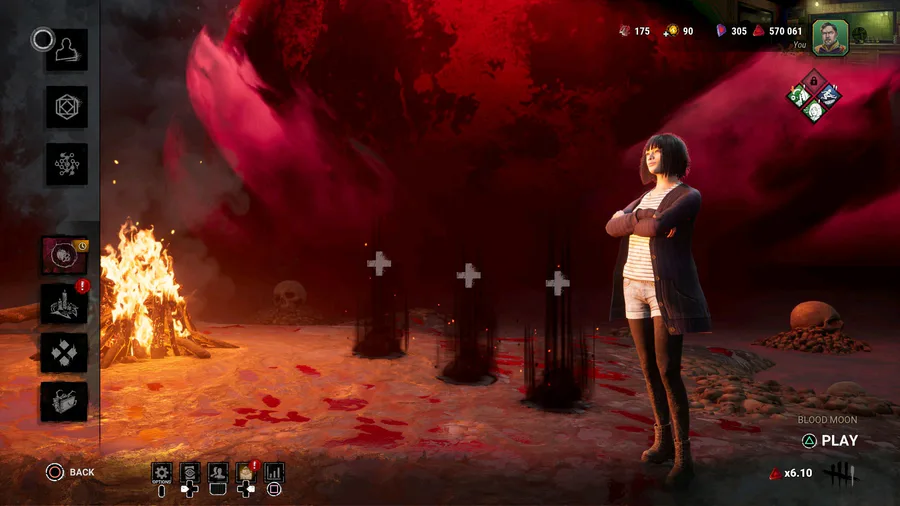Open the sidebar tile with the clock badge

(x=64, y=256)
